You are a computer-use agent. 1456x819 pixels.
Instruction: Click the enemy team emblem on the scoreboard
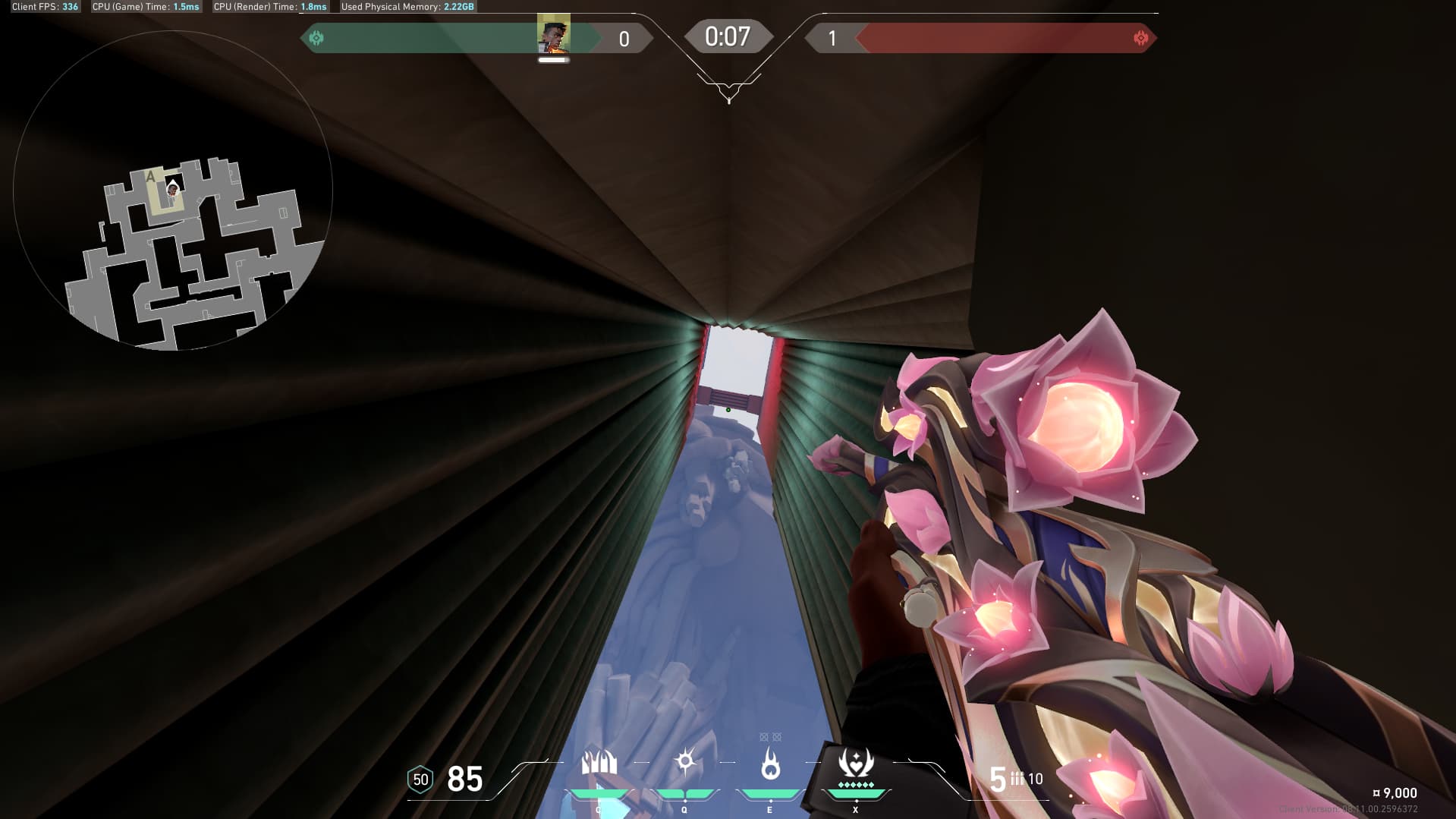[1140, 36]
